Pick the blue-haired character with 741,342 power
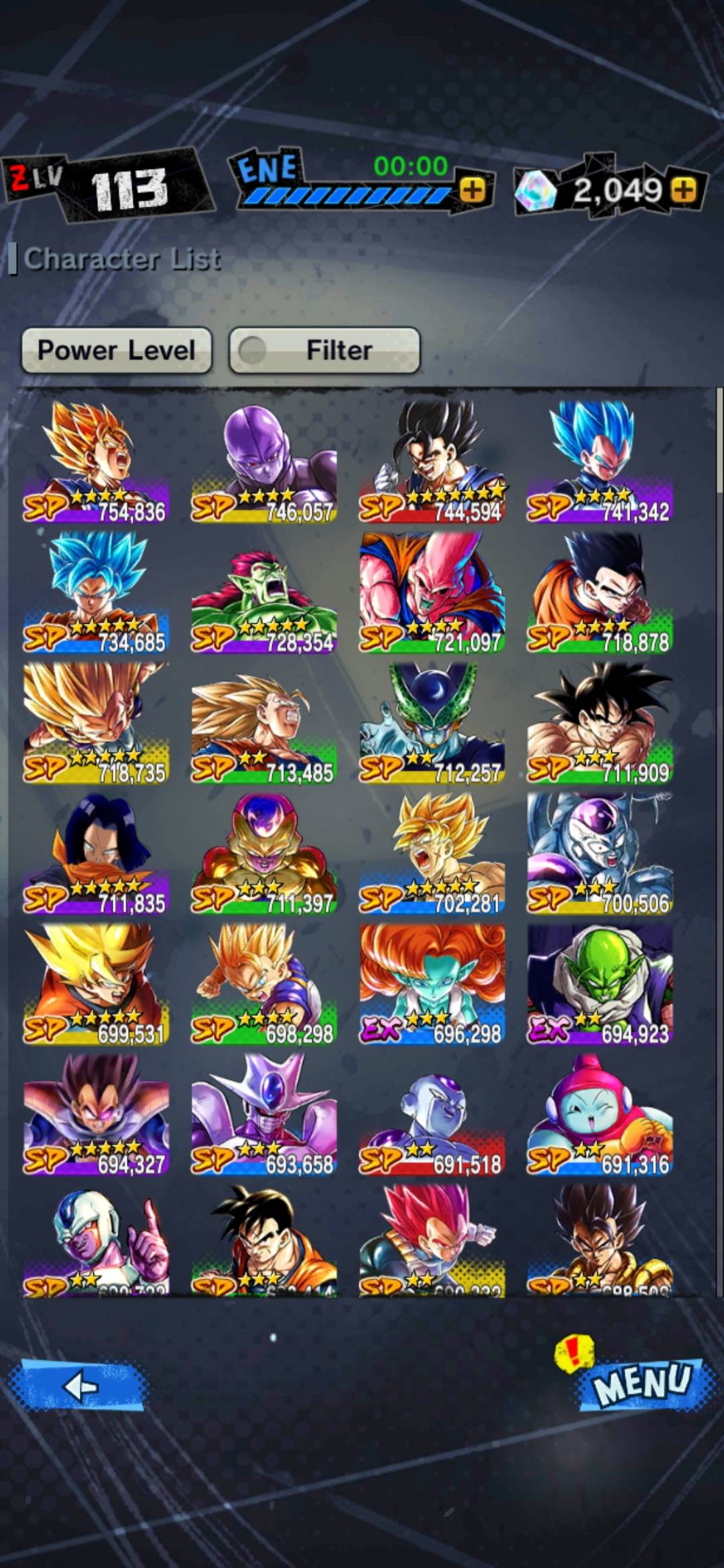 pyautogui.click(x=600, y=461)
